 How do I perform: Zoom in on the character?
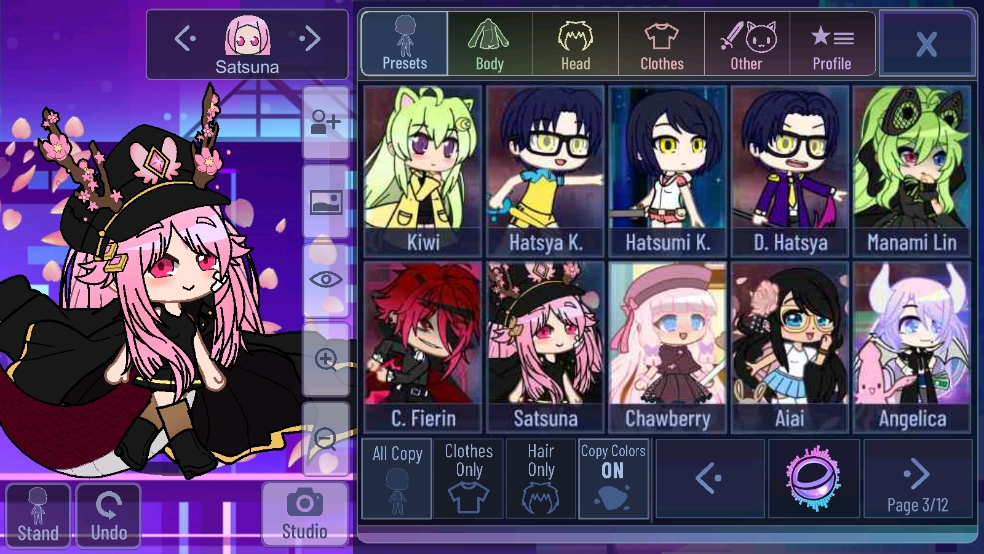click(x=326, y=360)
